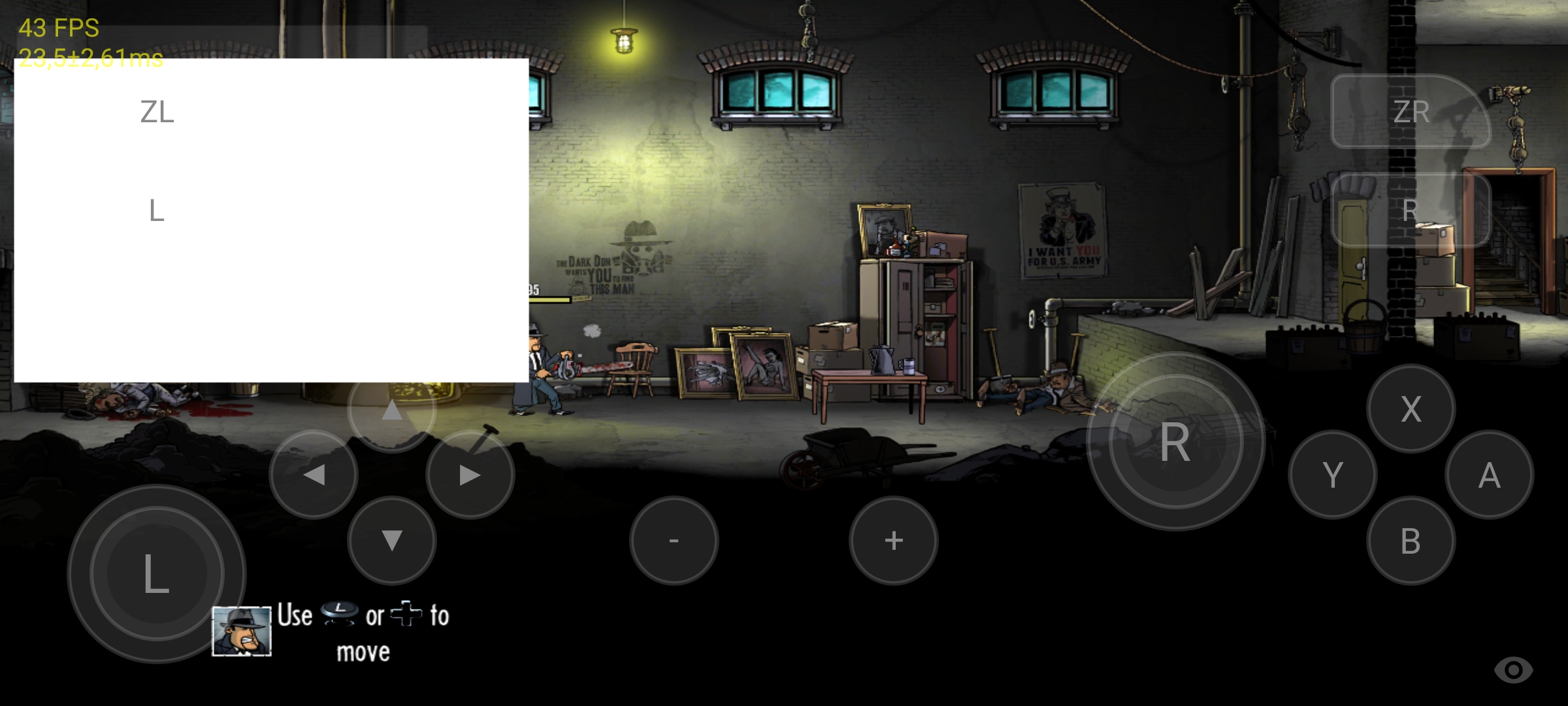Touch the right analog stick labeled R
The height and width of the screenshot is (706, 1568).
pos(1175,442)
